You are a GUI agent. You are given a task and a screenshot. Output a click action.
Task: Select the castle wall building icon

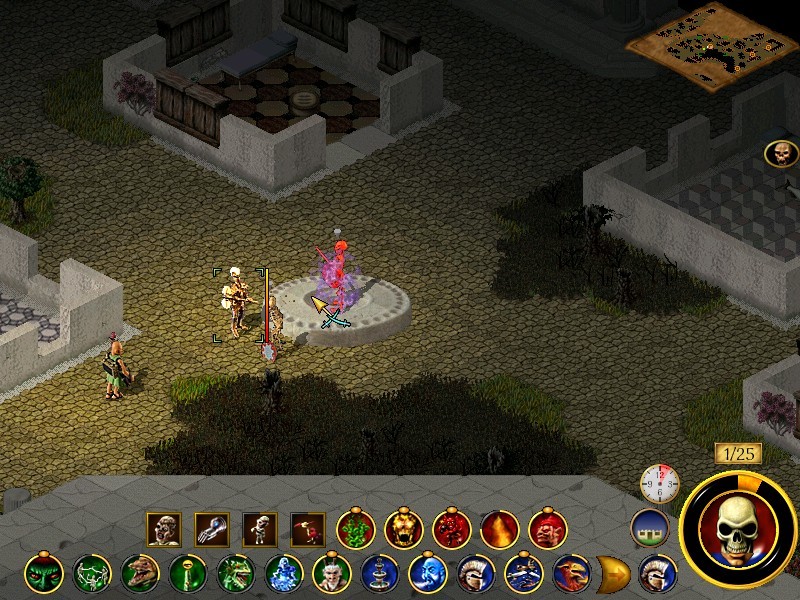pyautogui.click(x=648, y=527)
